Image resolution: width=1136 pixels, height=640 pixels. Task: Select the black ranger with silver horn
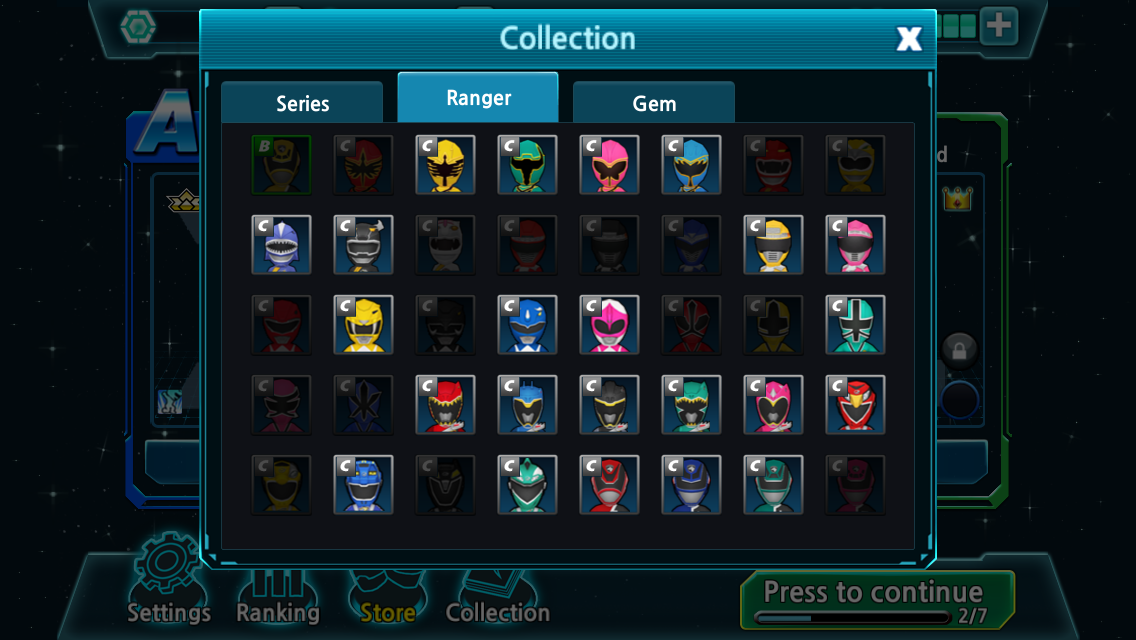pyautogui.click(x=363, y=245)
